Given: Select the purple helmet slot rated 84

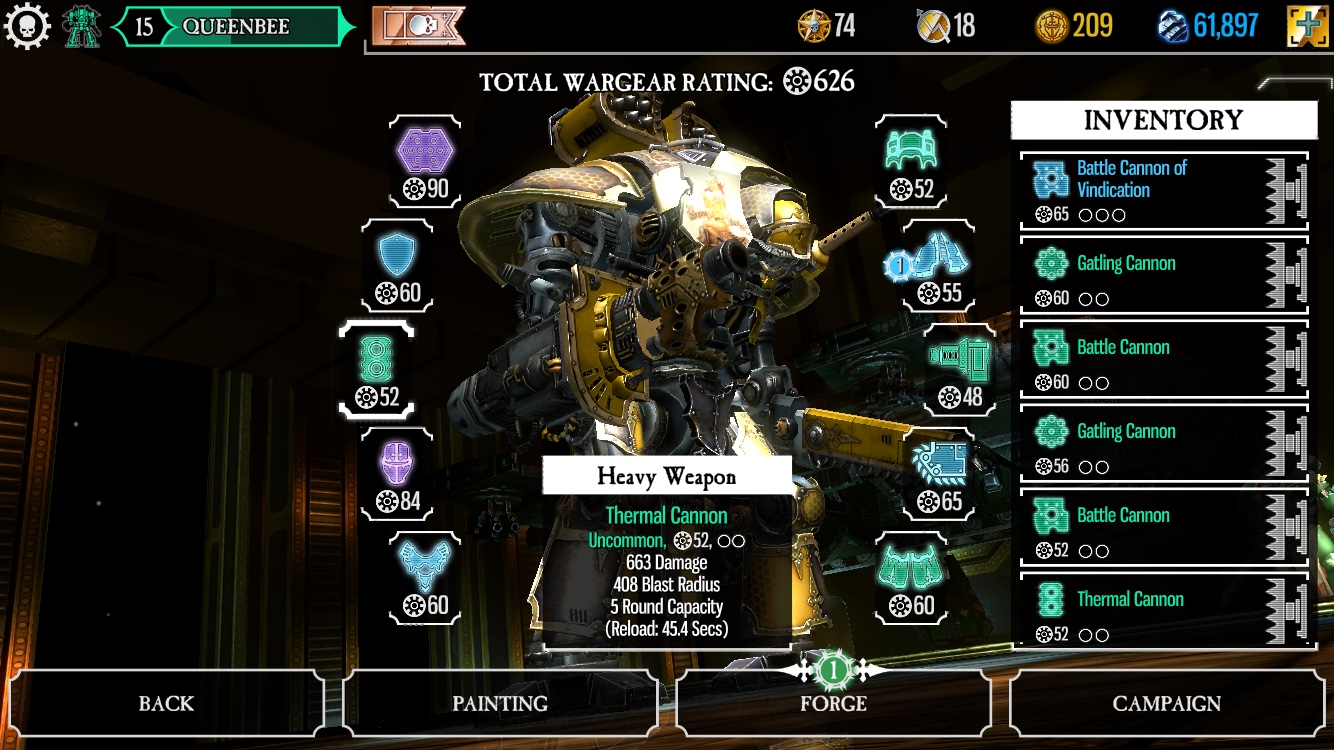Looking at the screenshot, I should tap(398, 474).
